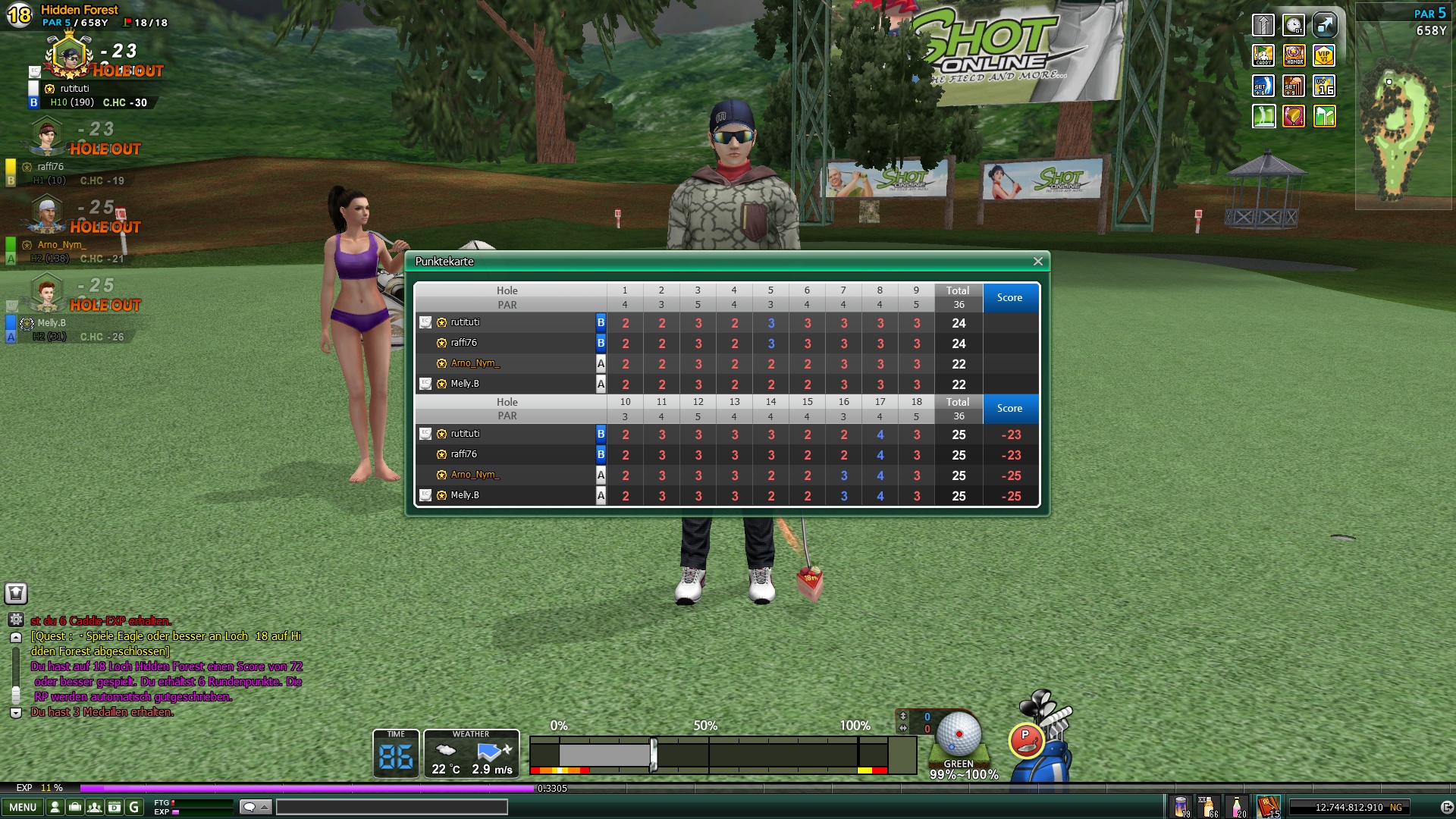Viewport: 1456px width, 819px height.
Task: Click the GT clock icon
Action: [x=1294, y=25]
